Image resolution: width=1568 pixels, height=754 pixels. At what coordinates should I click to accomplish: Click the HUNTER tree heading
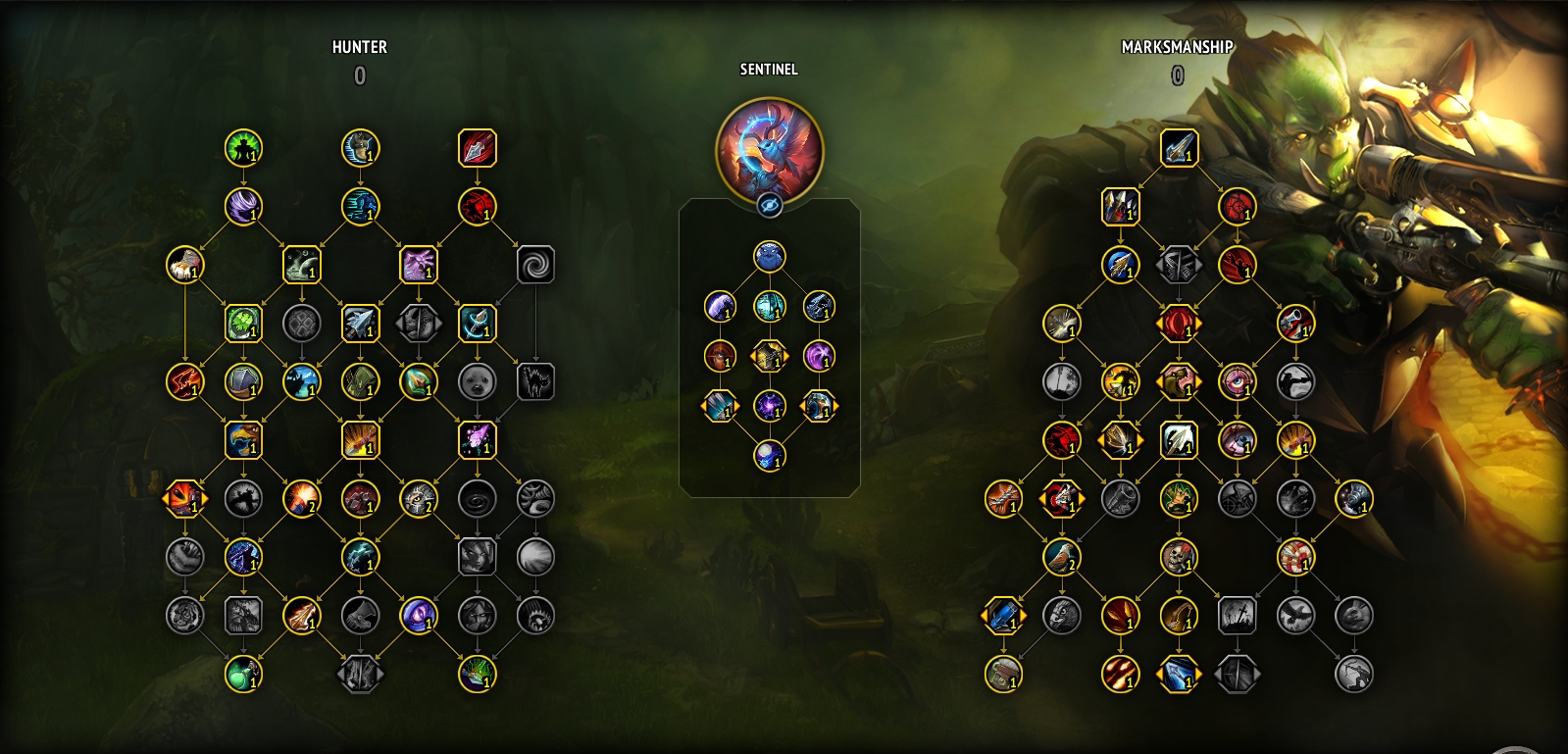click(x=360, y=47)
